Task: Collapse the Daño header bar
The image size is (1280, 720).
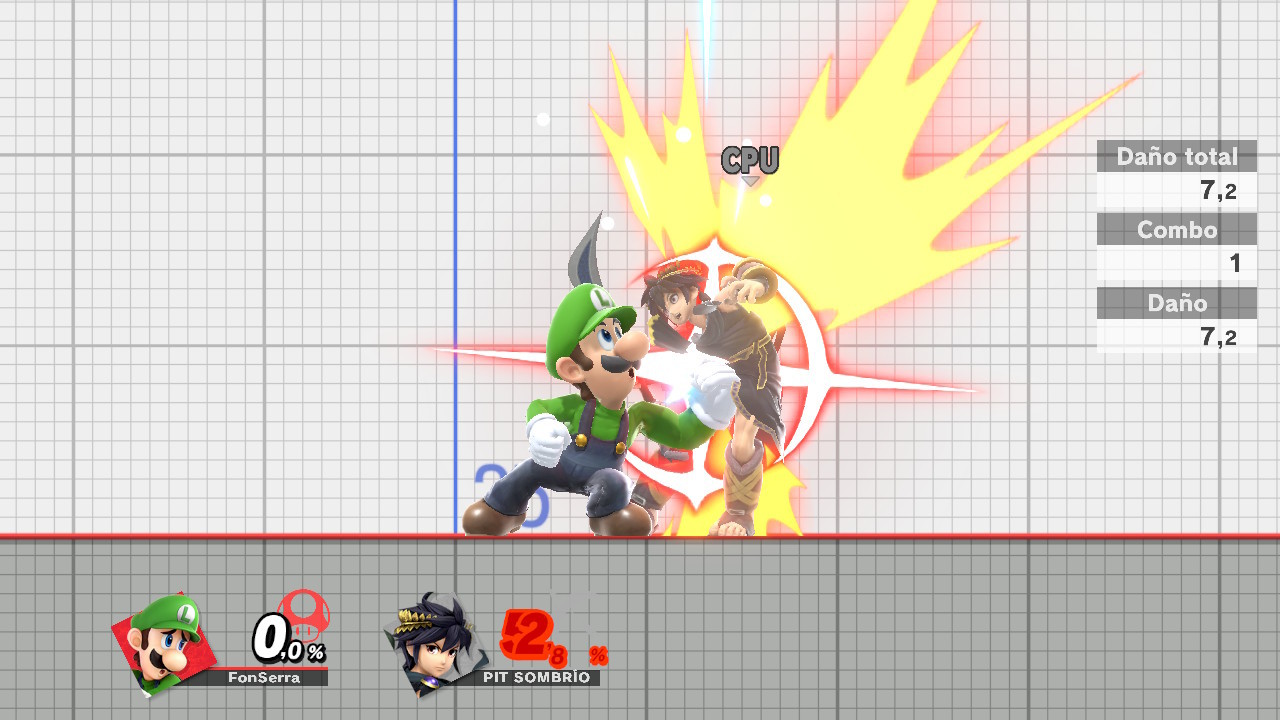Action: click(1177, 303)
